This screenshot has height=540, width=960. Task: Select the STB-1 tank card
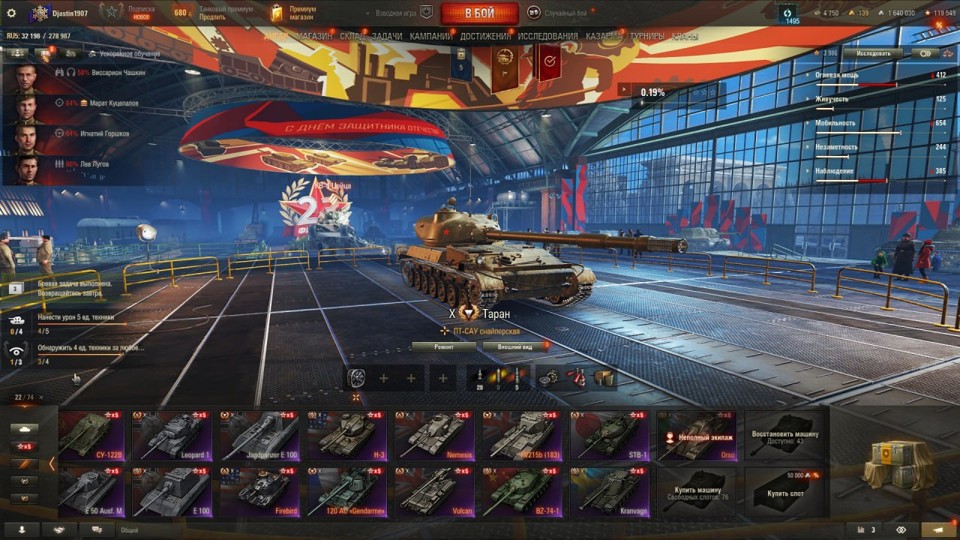pos(609,435)
